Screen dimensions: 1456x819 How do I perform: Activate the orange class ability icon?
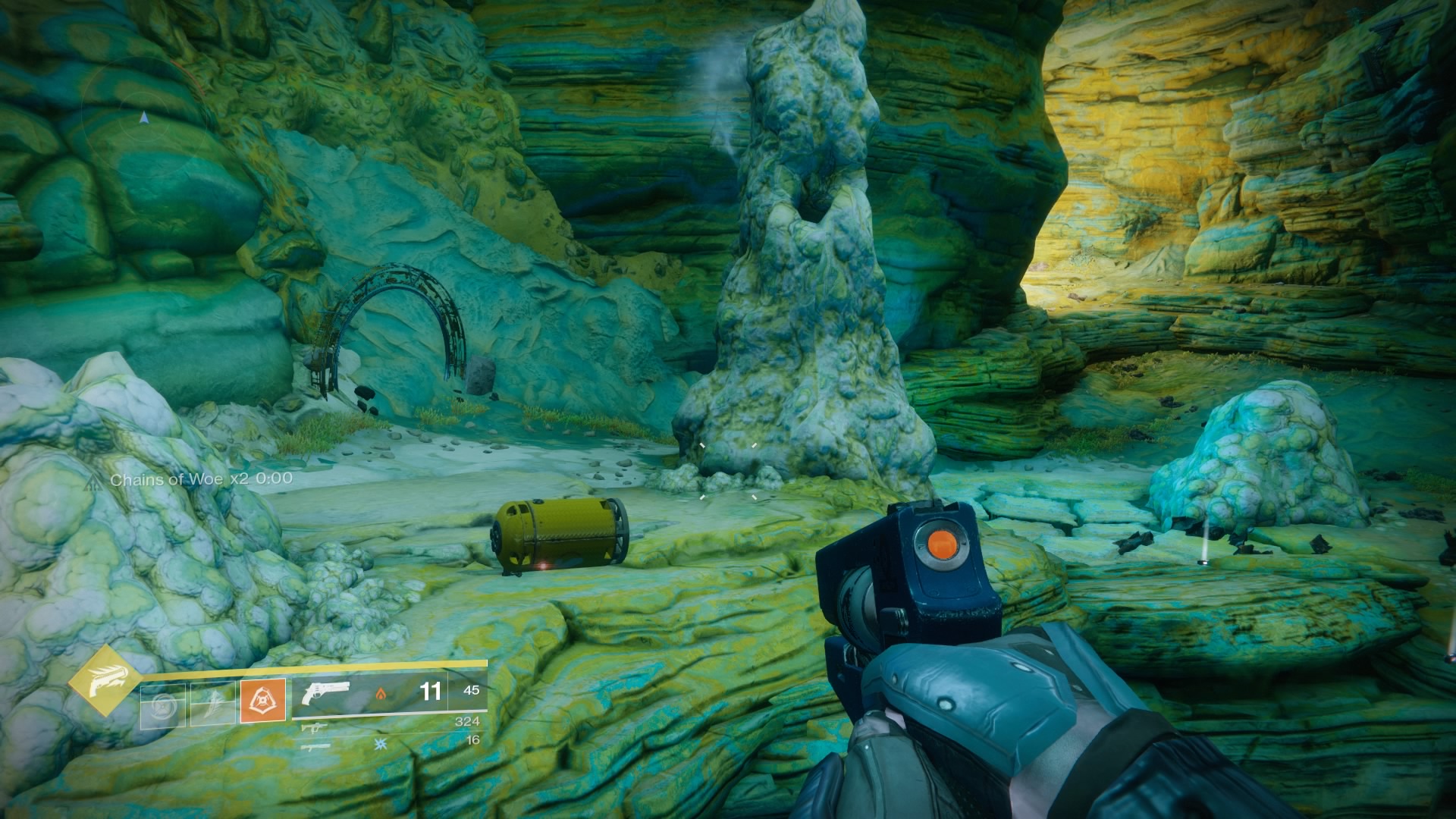pyautogui.click(x=263, y=701)
